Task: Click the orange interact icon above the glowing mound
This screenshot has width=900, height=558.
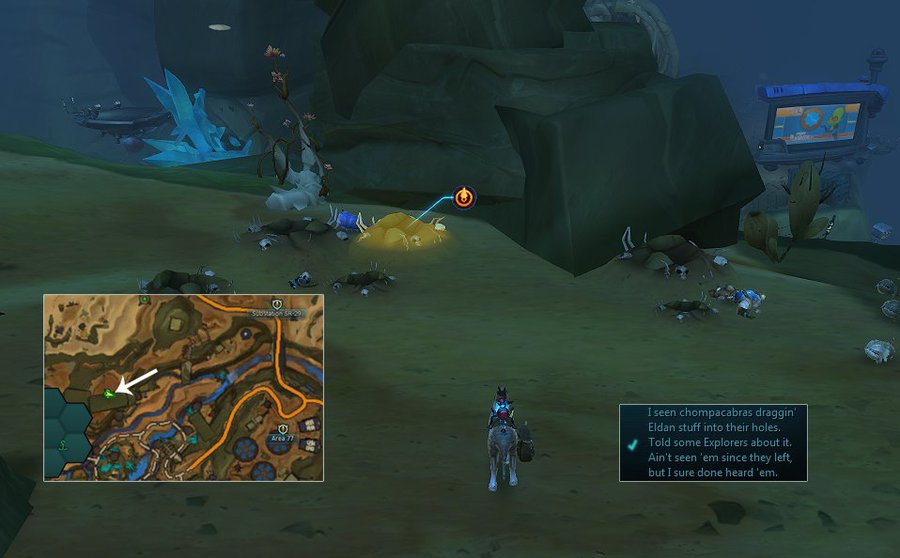Action: click(464, 197)
